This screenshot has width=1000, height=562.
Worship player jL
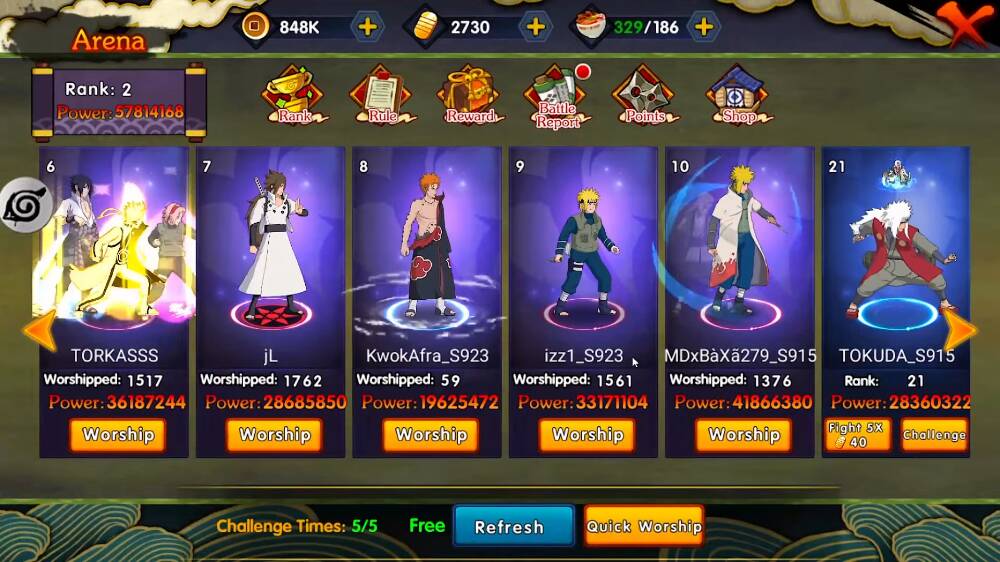274,435
